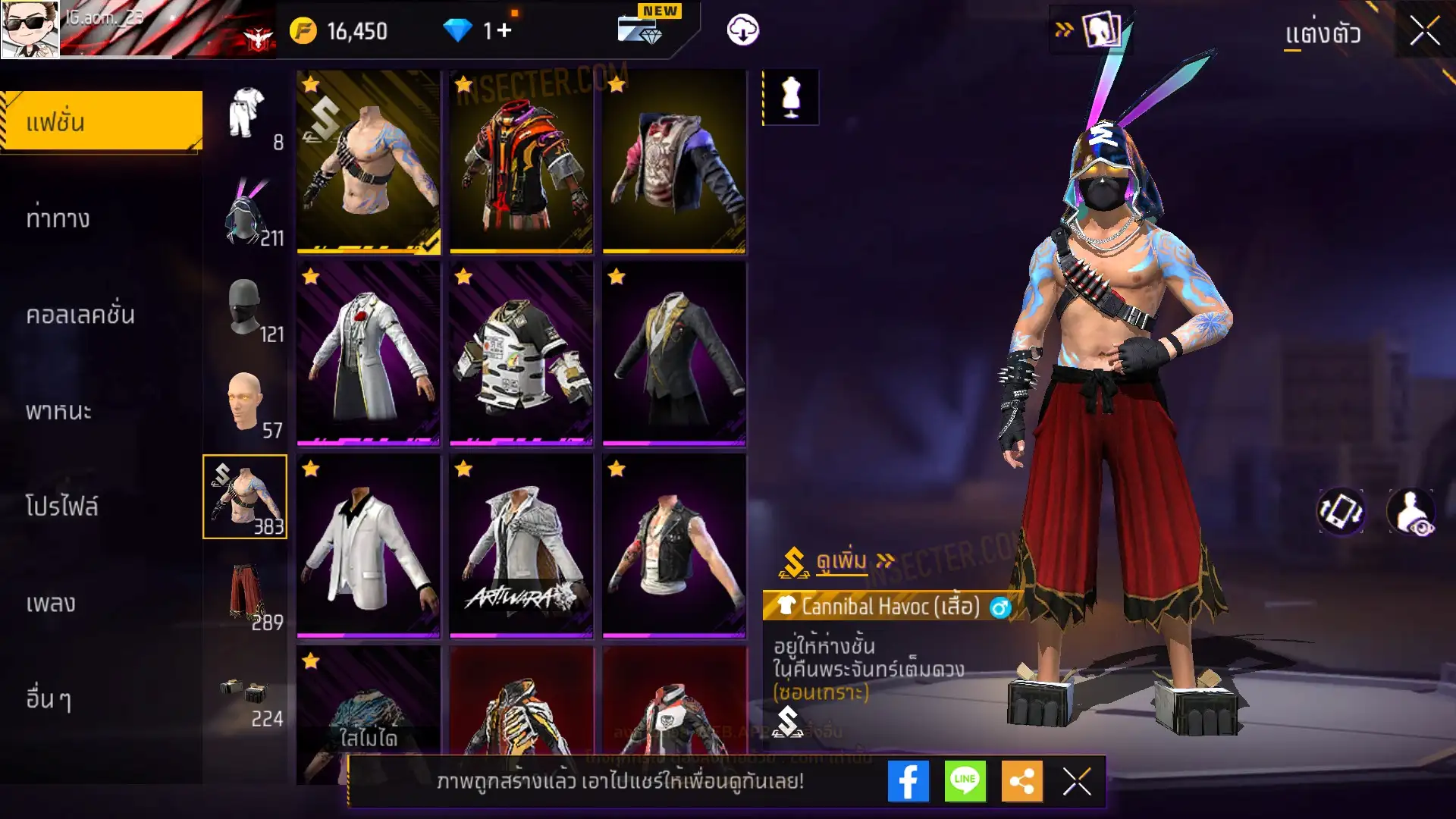The width and height of the screenshot is (1456, 819).
Task: Select the แฟชั่น (Fashion) menu tab
Action: pyautogui.click(x=102, y=121)
